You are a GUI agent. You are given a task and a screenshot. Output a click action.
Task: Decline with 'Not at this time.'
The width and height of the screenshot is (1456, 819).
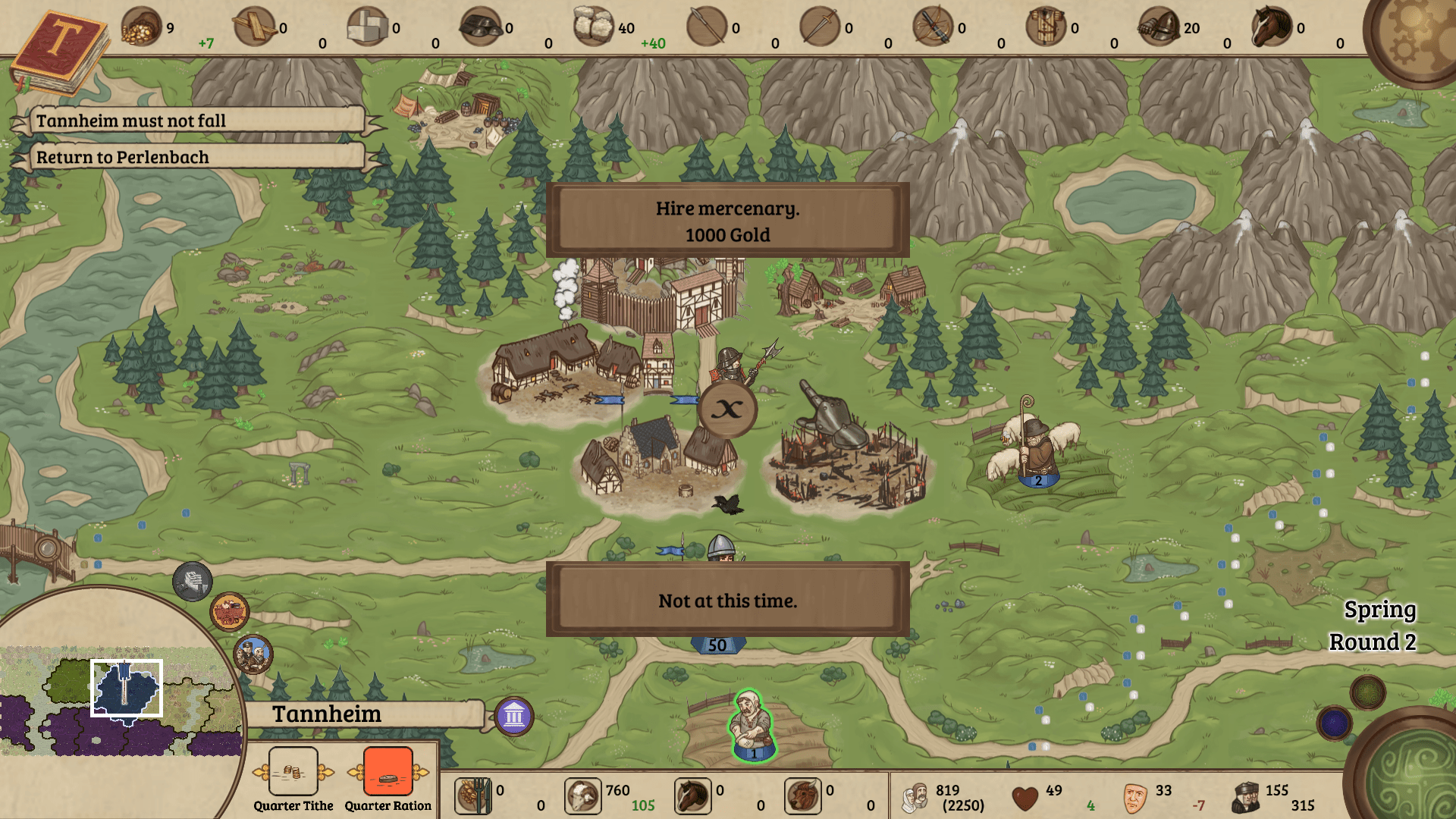729,600
